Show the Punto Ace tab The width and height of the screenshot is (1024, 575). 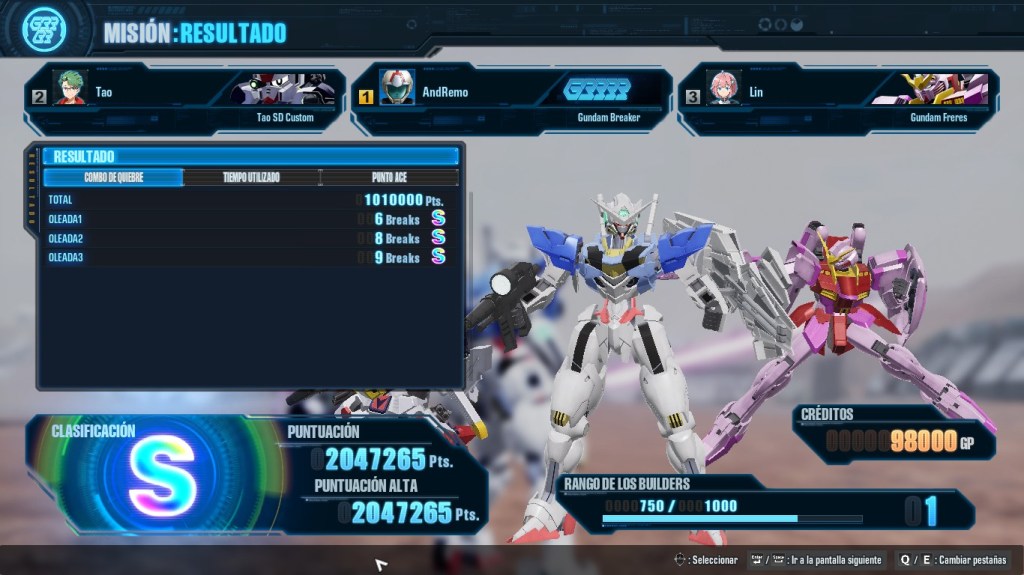[x=389, y=178]
